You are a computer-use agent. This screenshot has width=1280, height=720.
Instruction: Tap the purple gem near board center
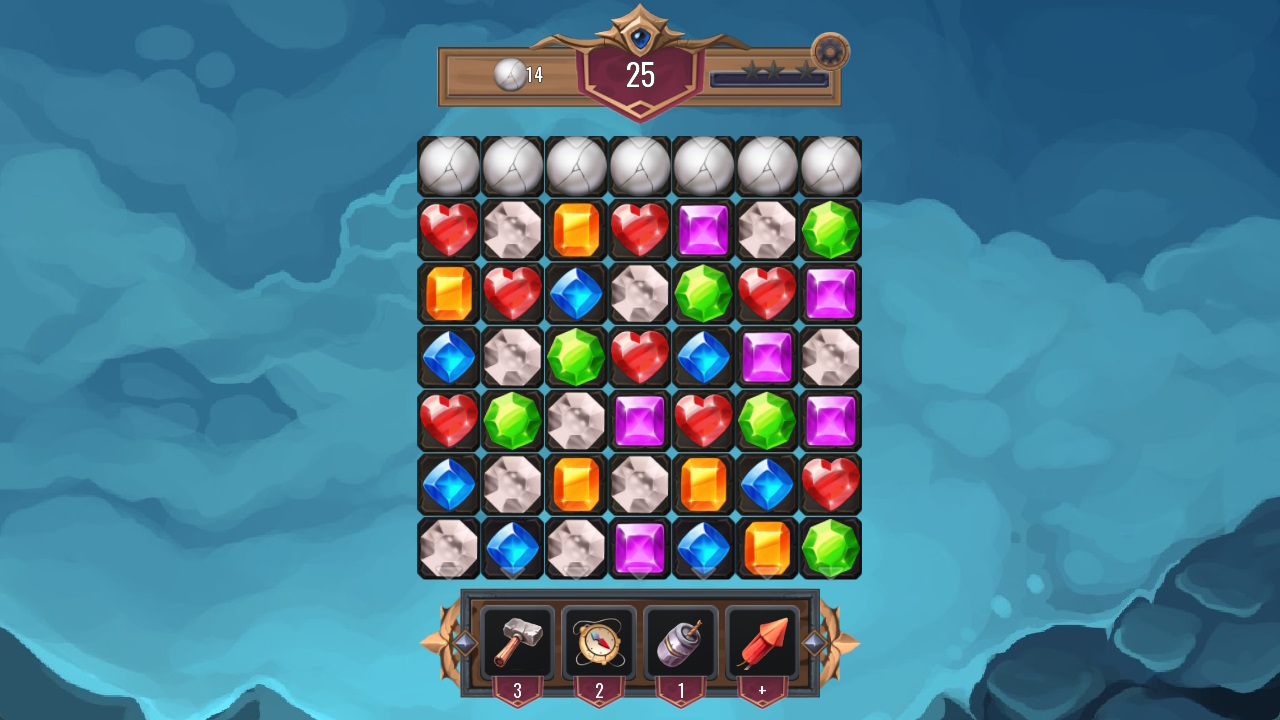pos(639,421)
